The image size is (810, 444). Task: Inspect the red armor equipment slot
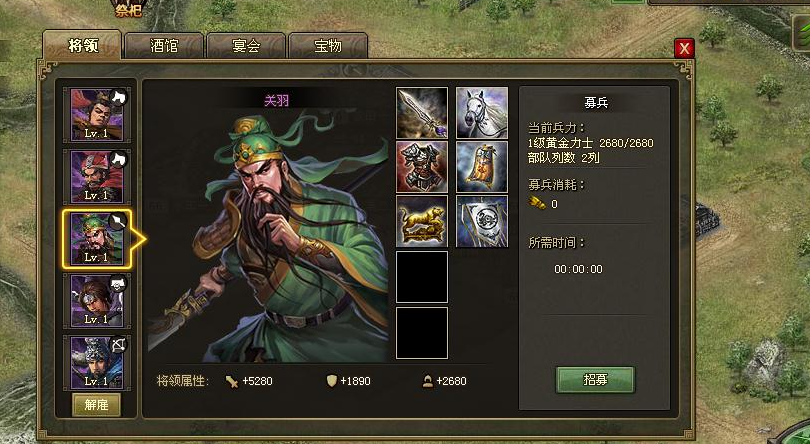pos(422,167)
